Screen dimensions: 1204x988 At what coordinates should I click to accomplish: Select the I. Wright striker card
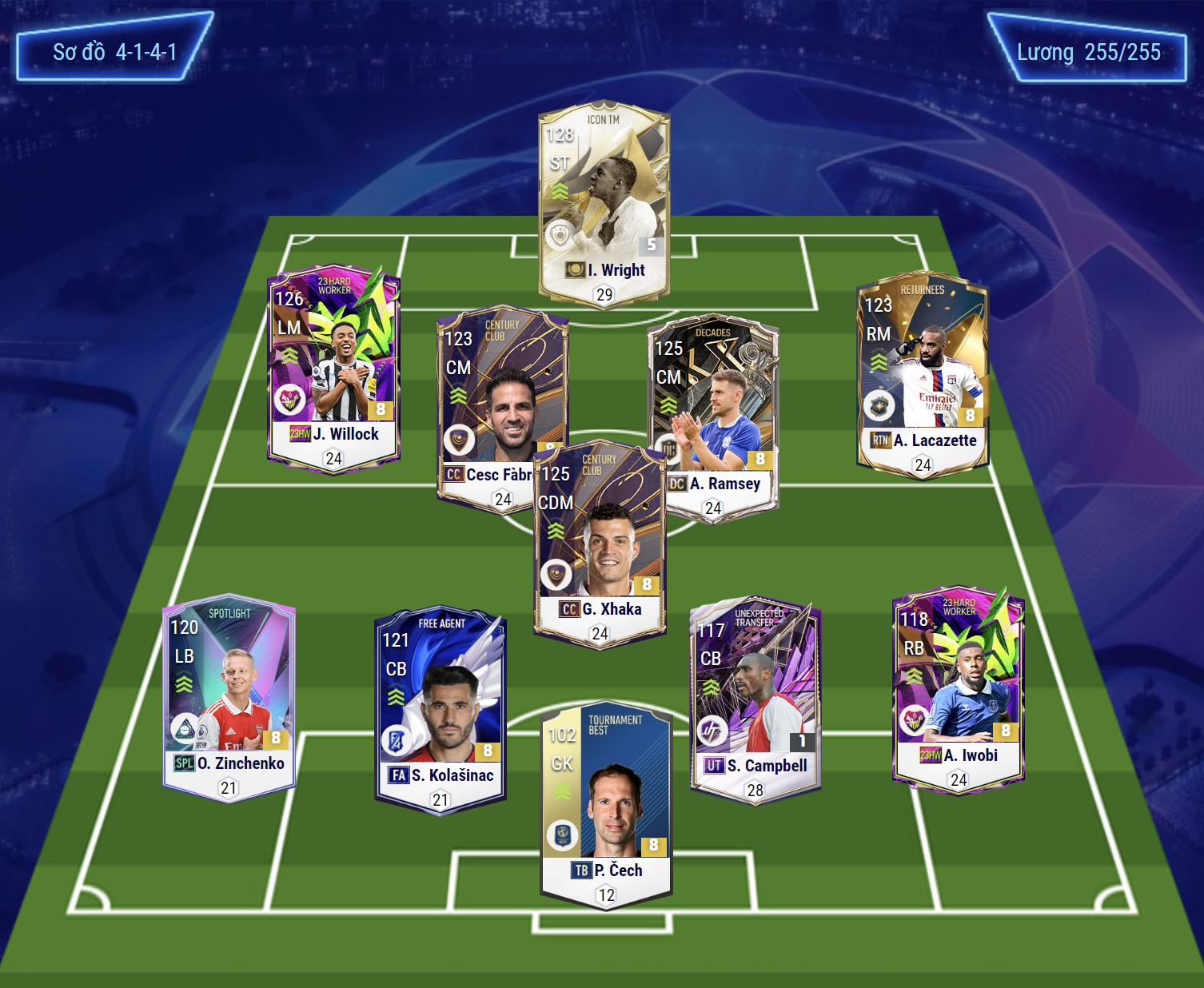tap(604, 200)
